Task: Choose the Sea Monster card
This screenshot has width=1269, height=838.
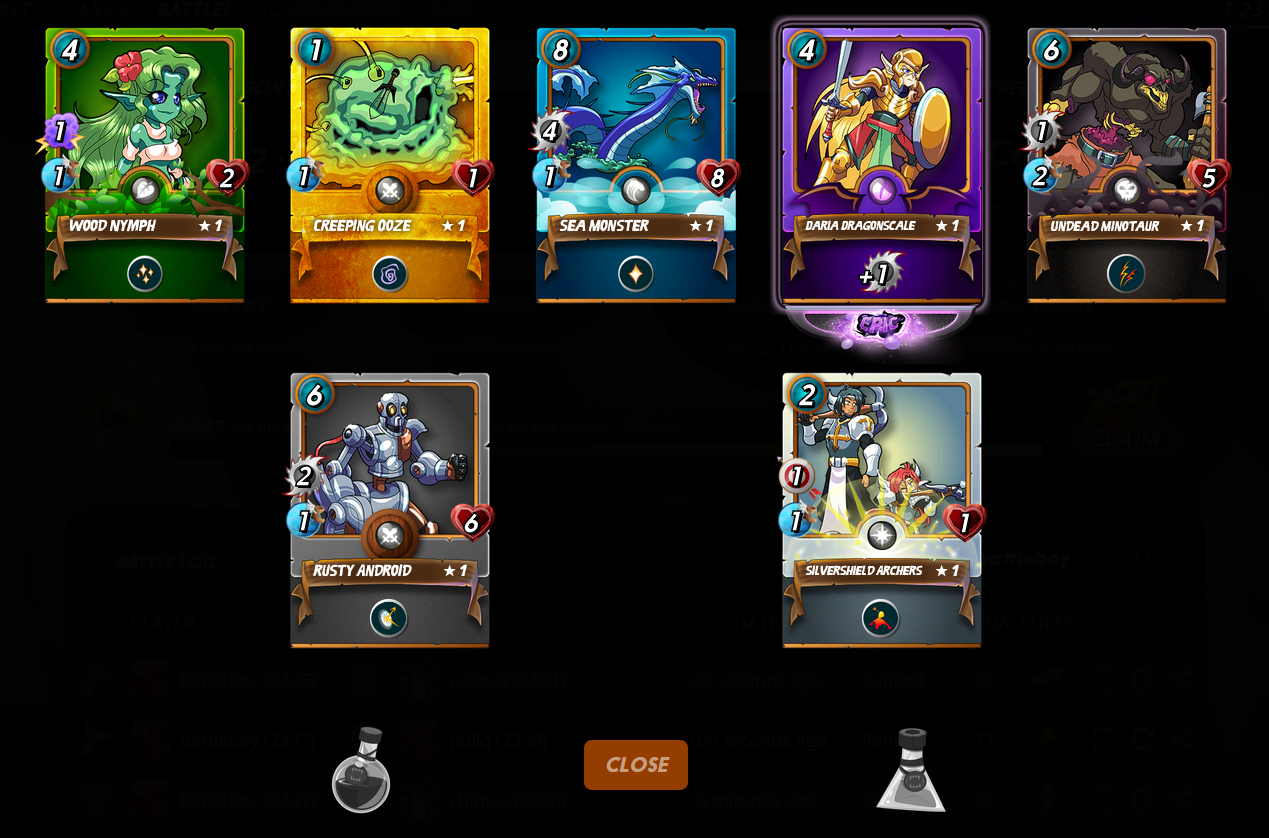Action: [636, 165]
